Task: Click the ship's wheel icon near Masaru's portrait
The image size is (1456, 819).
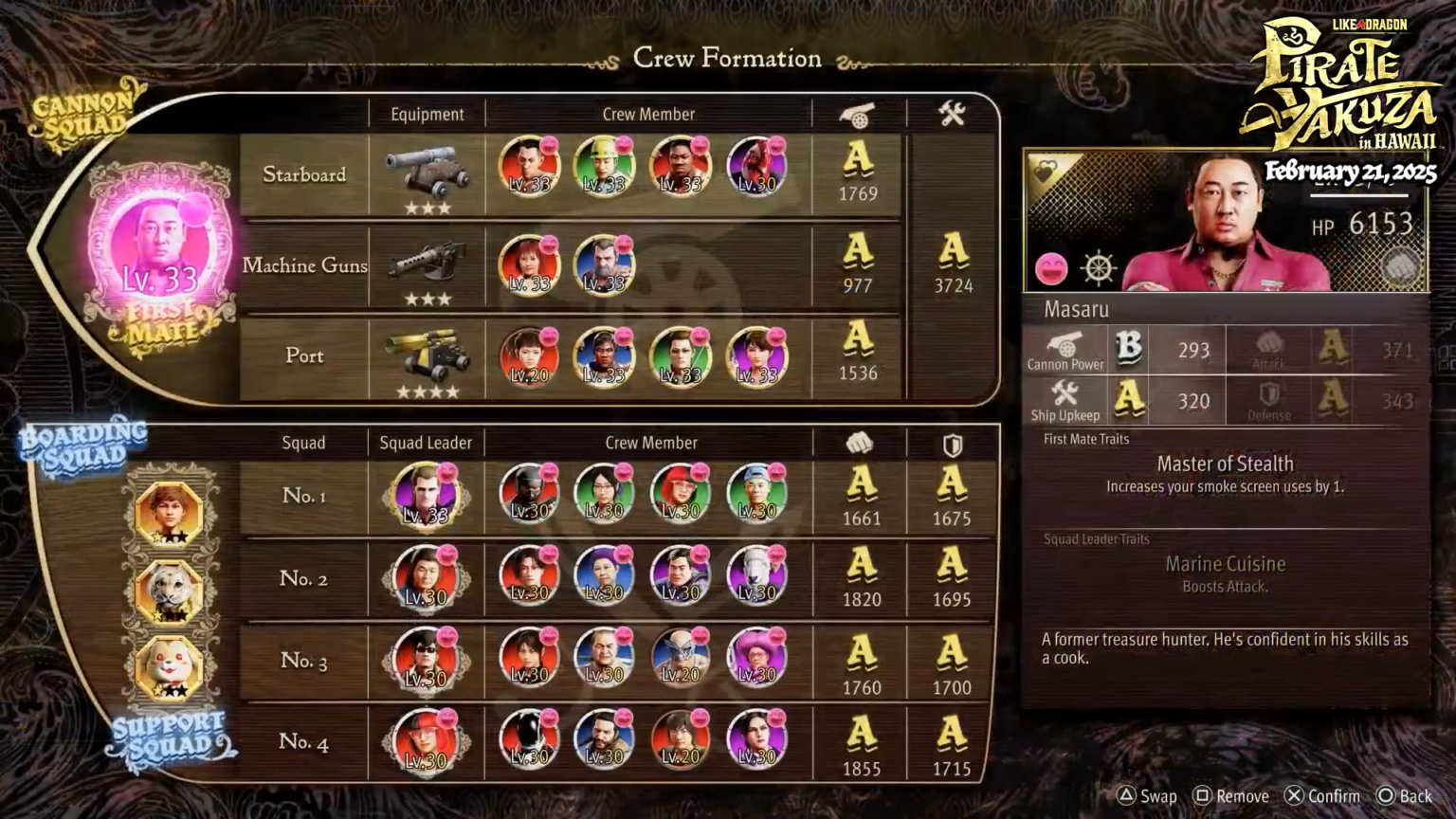Action: click(x=1097, y=268)
